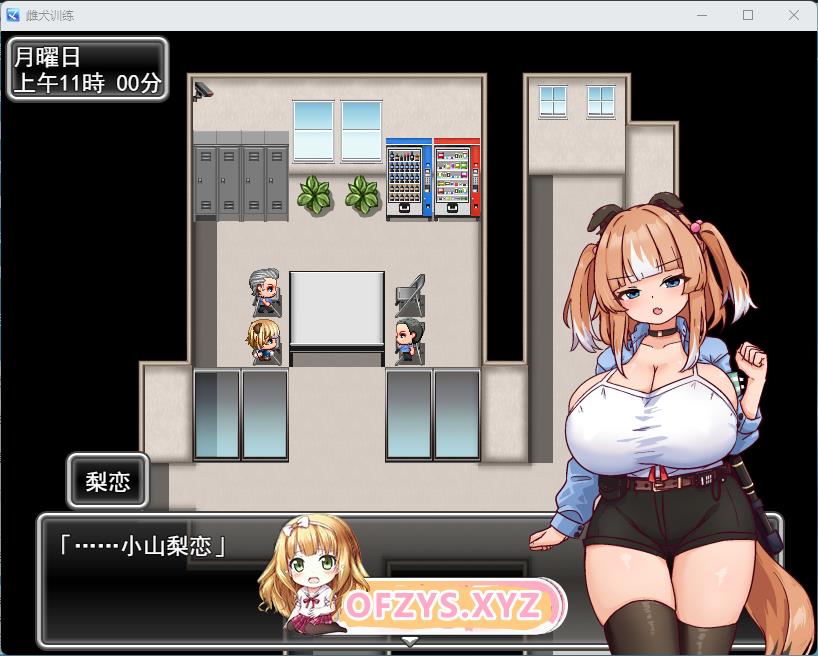This screenshot has height=656, width=818.
Task: Maximize the game window
Action: pos(748,15)
